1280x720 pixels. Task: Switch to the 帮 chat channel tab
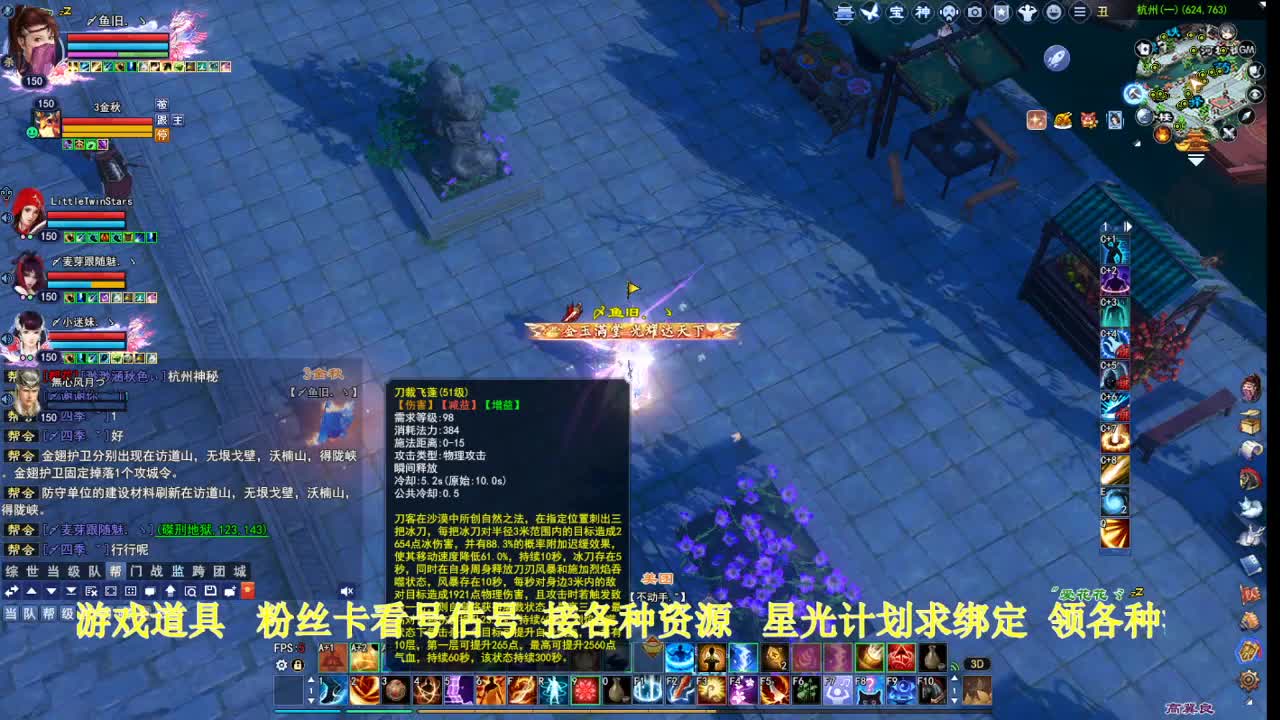(117, 571)
